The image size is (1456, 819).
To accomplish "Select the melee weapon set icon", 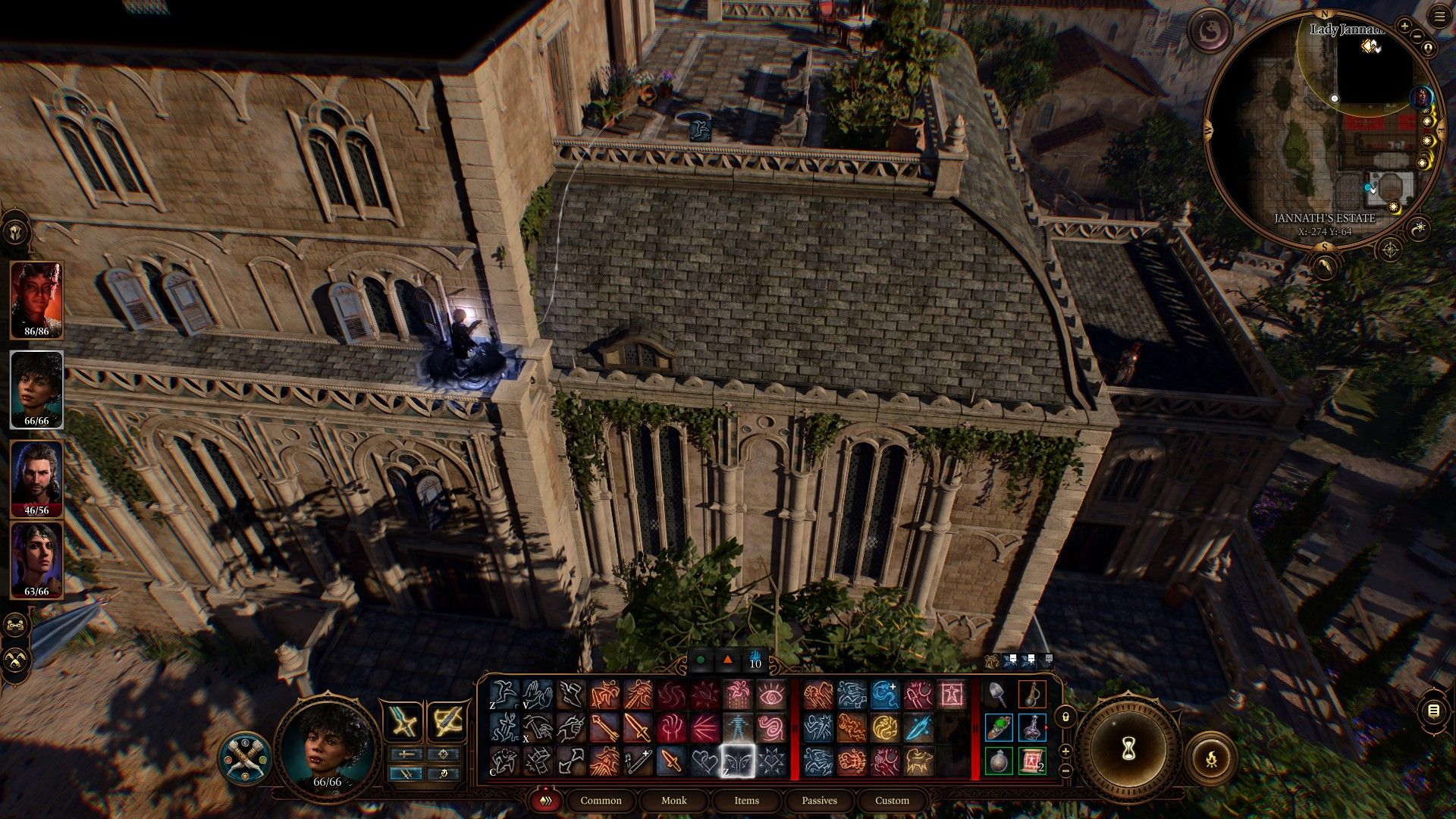I will pos(403,721).
